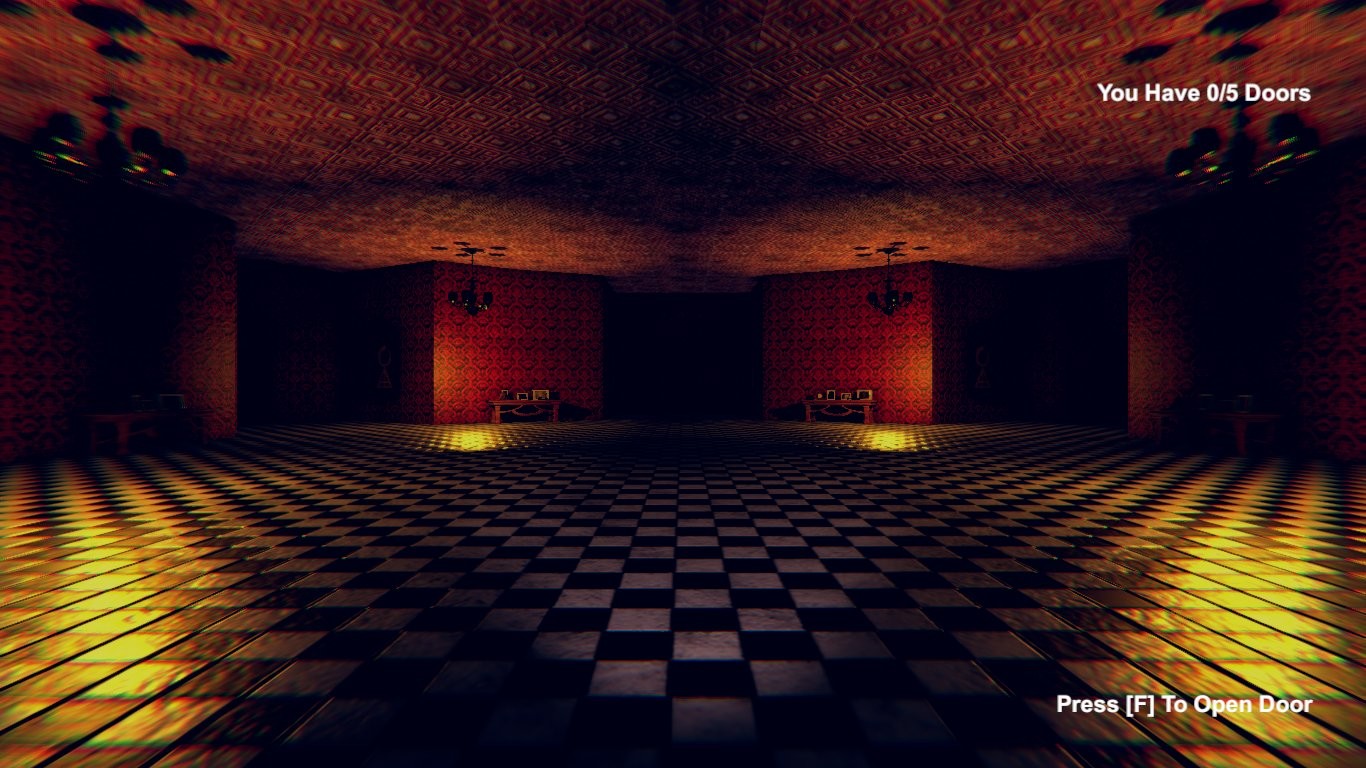
Task: Click the illuminated floor patch under the right light
Action: pos(885,440)
